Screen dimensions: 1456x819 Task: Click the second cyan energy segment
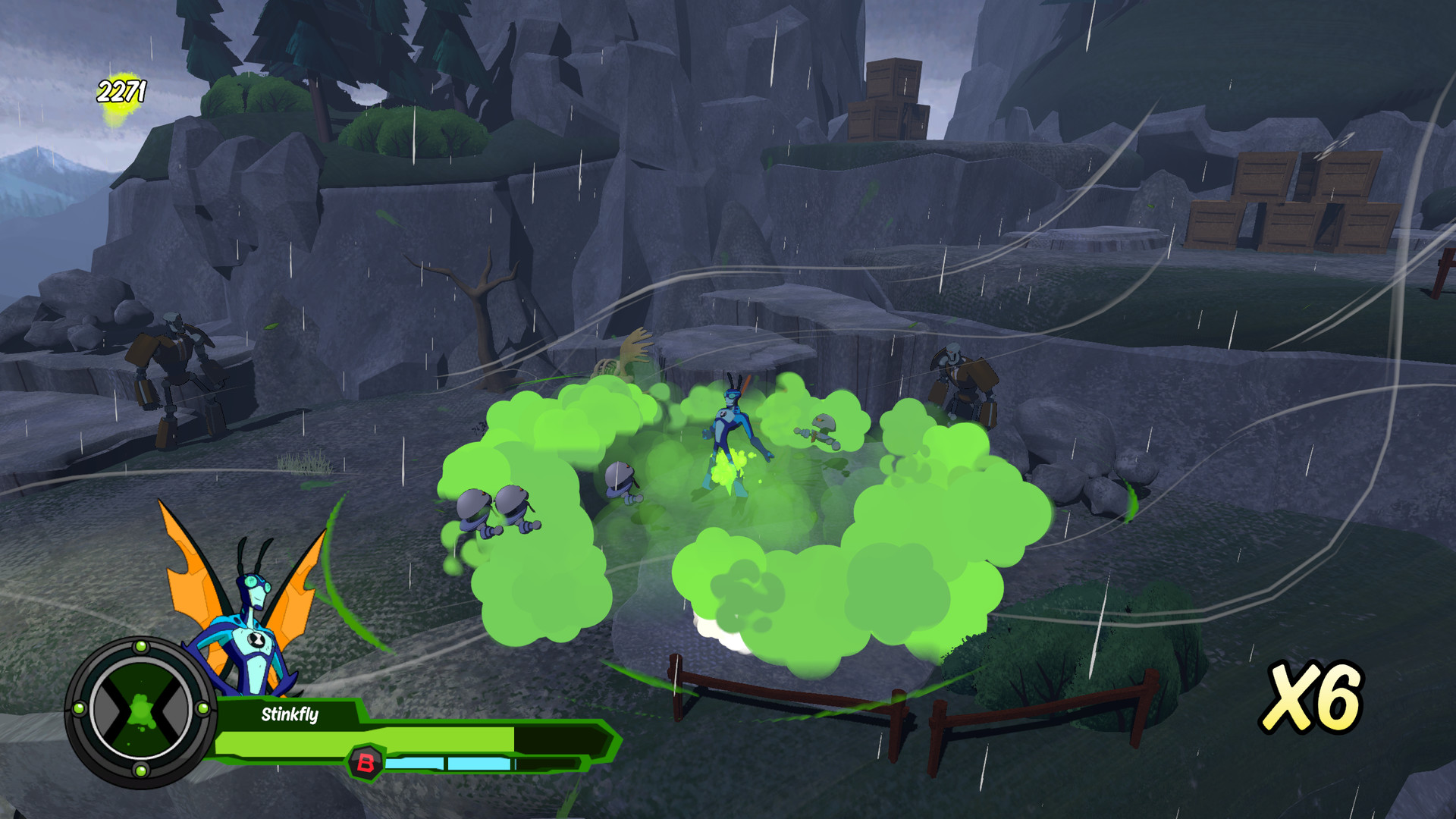478,763
